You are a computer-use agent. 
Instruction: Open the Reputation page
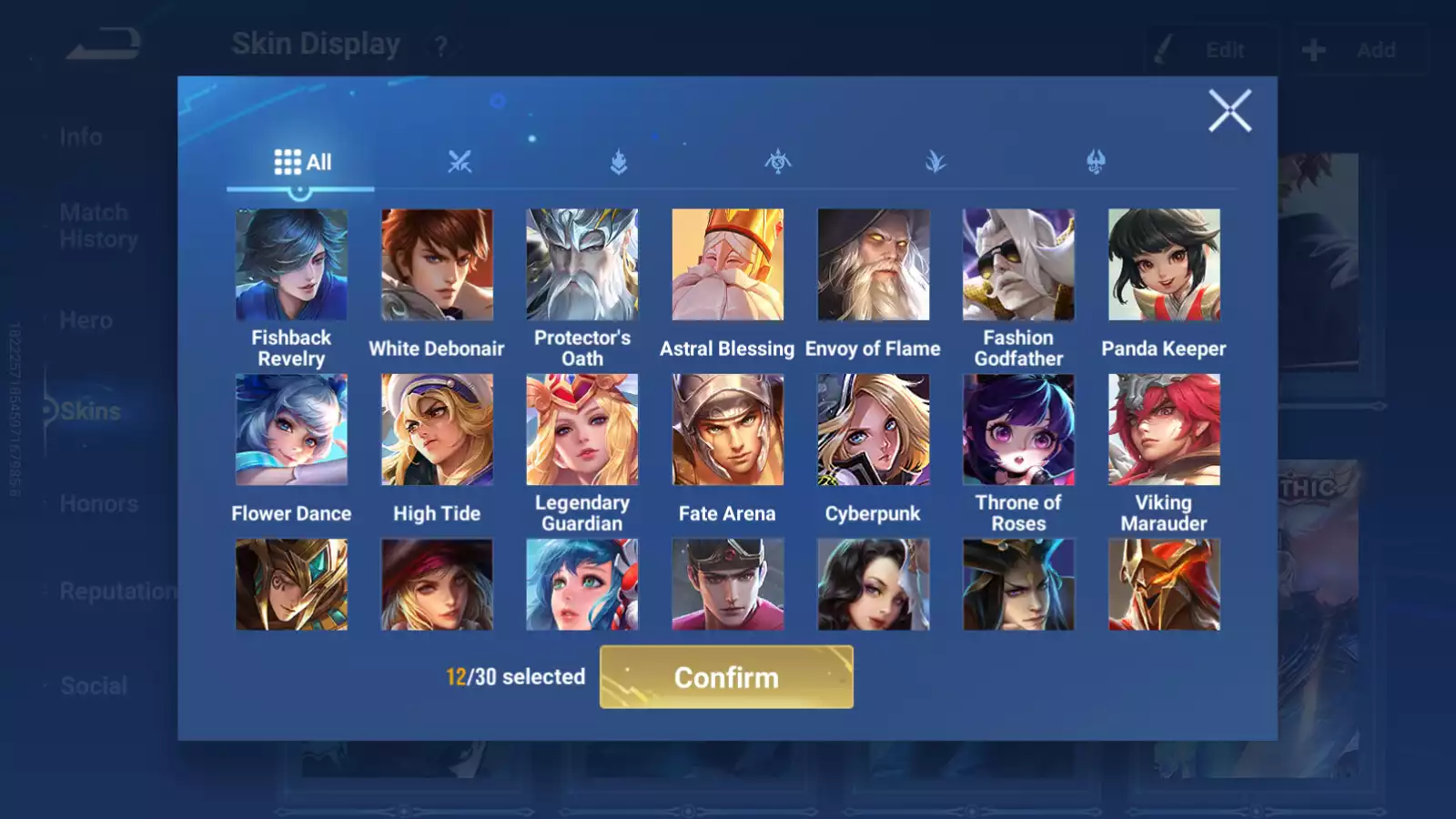coord(118,591)
